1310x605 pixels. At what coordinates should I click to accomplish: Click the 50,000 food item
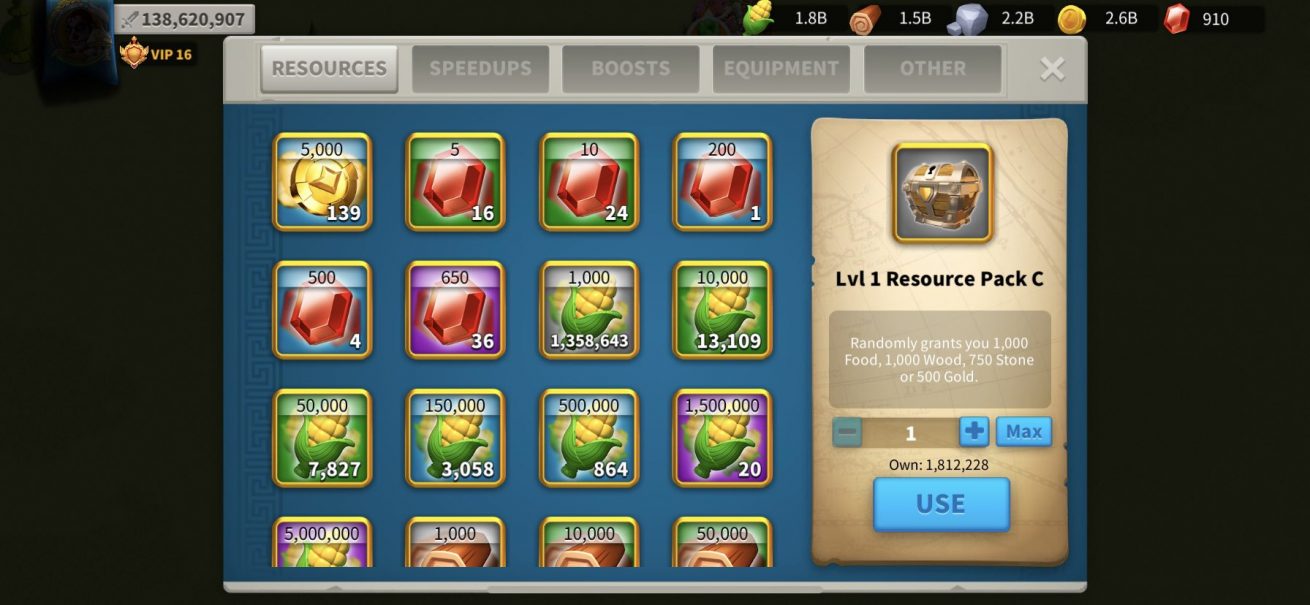[x=322, y=438]
